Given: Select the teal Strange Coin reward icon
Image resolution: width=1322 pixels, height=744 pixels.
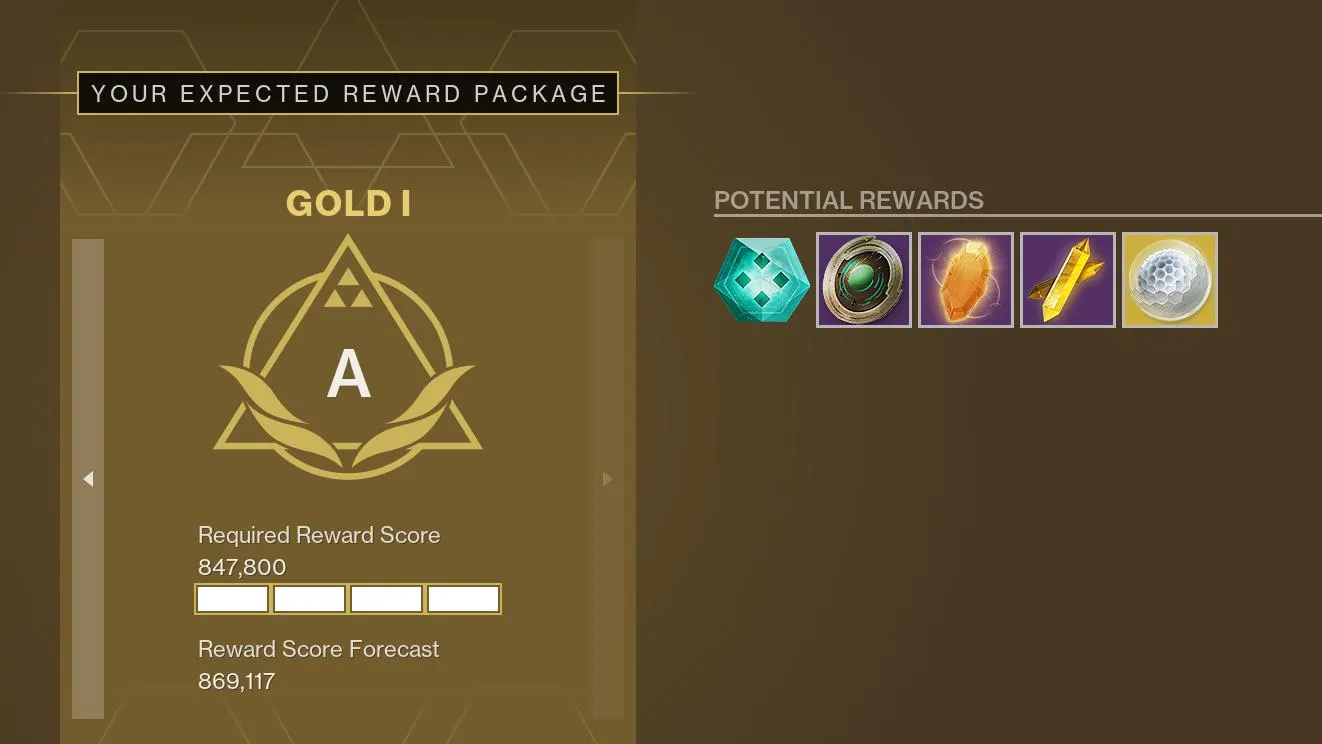Looking at the screenshot, I should pyautogui.click(x=762, y=280).
